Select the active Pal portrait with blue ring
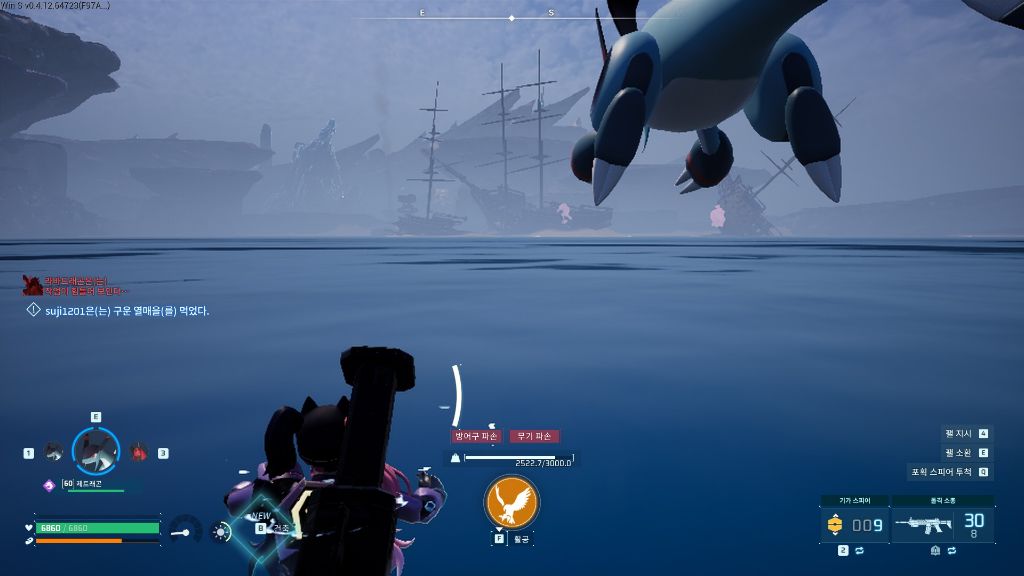1024x576 pixels. pos(96,451)
